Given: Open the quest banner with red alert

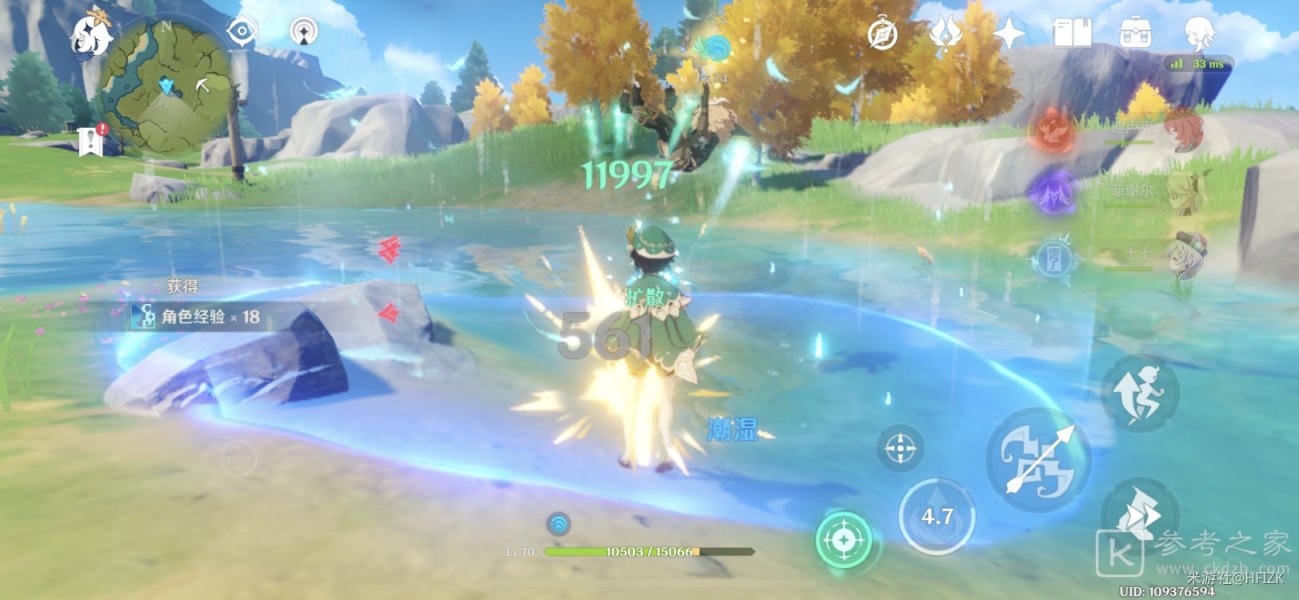Looking at the screenshot, I should click(x=91, y=141).
